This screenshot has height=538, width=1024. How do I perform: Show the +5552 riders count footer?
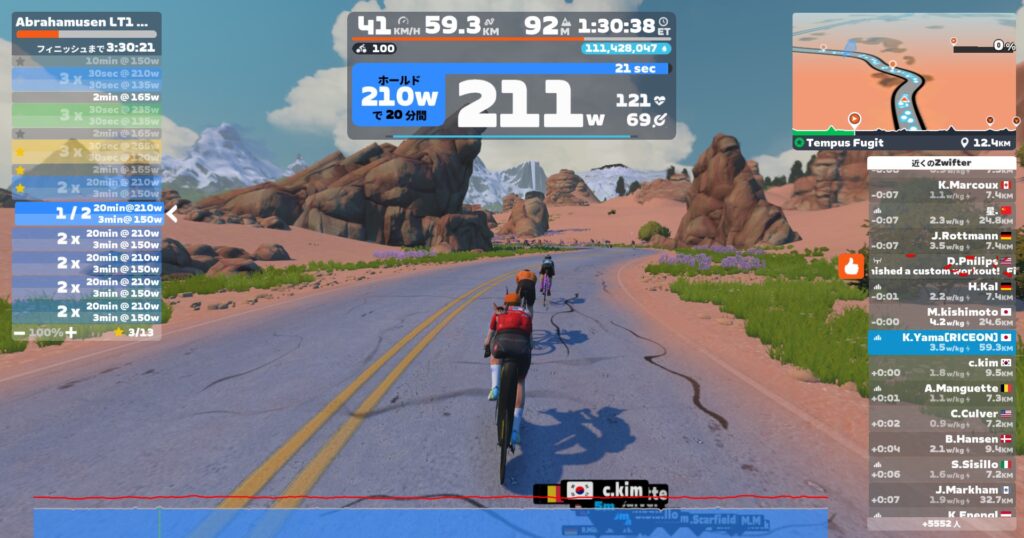coord(941,523)
